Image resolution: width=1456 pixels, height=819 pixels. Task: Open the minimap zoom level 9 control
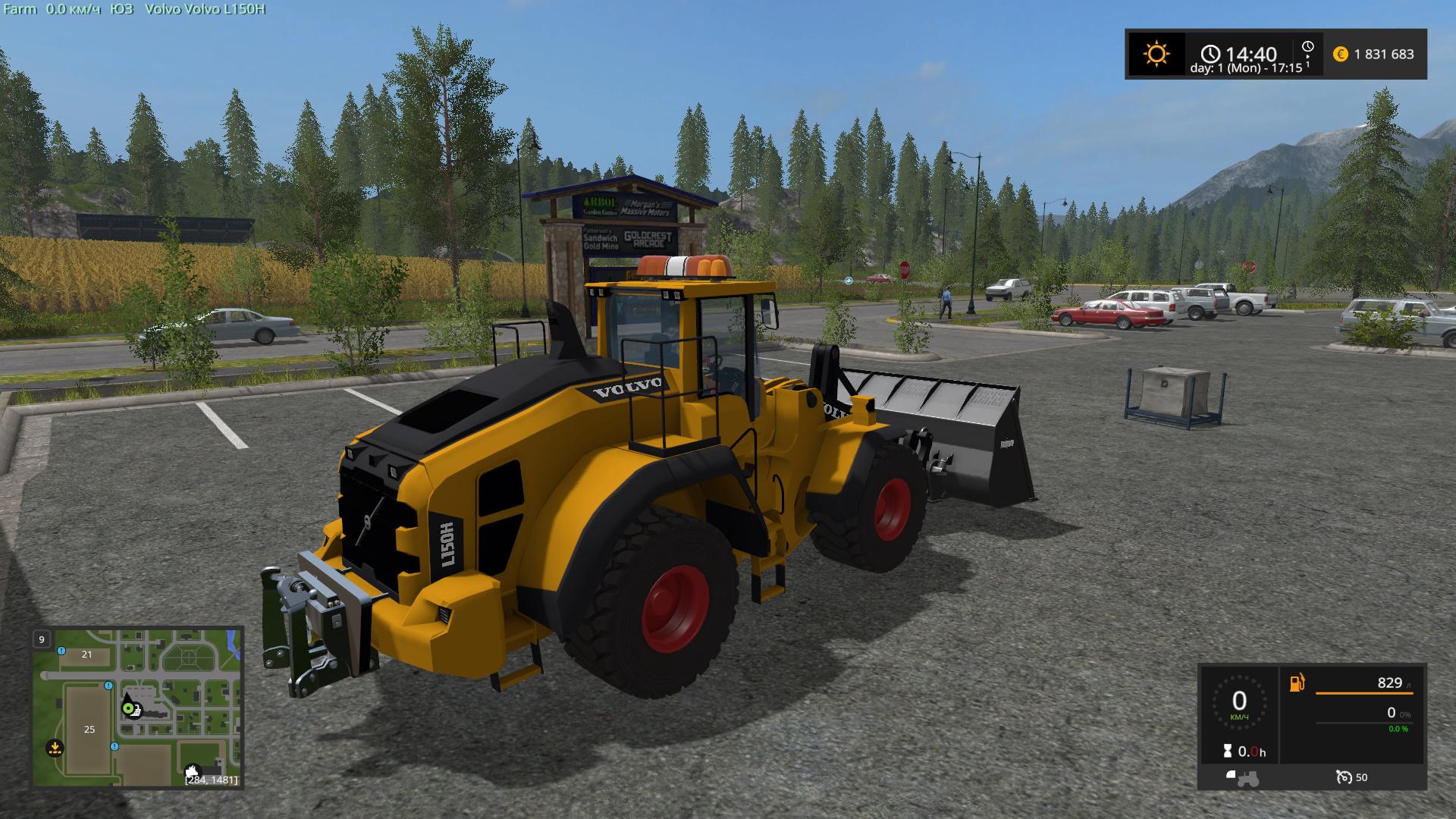[x=41, y=639]
